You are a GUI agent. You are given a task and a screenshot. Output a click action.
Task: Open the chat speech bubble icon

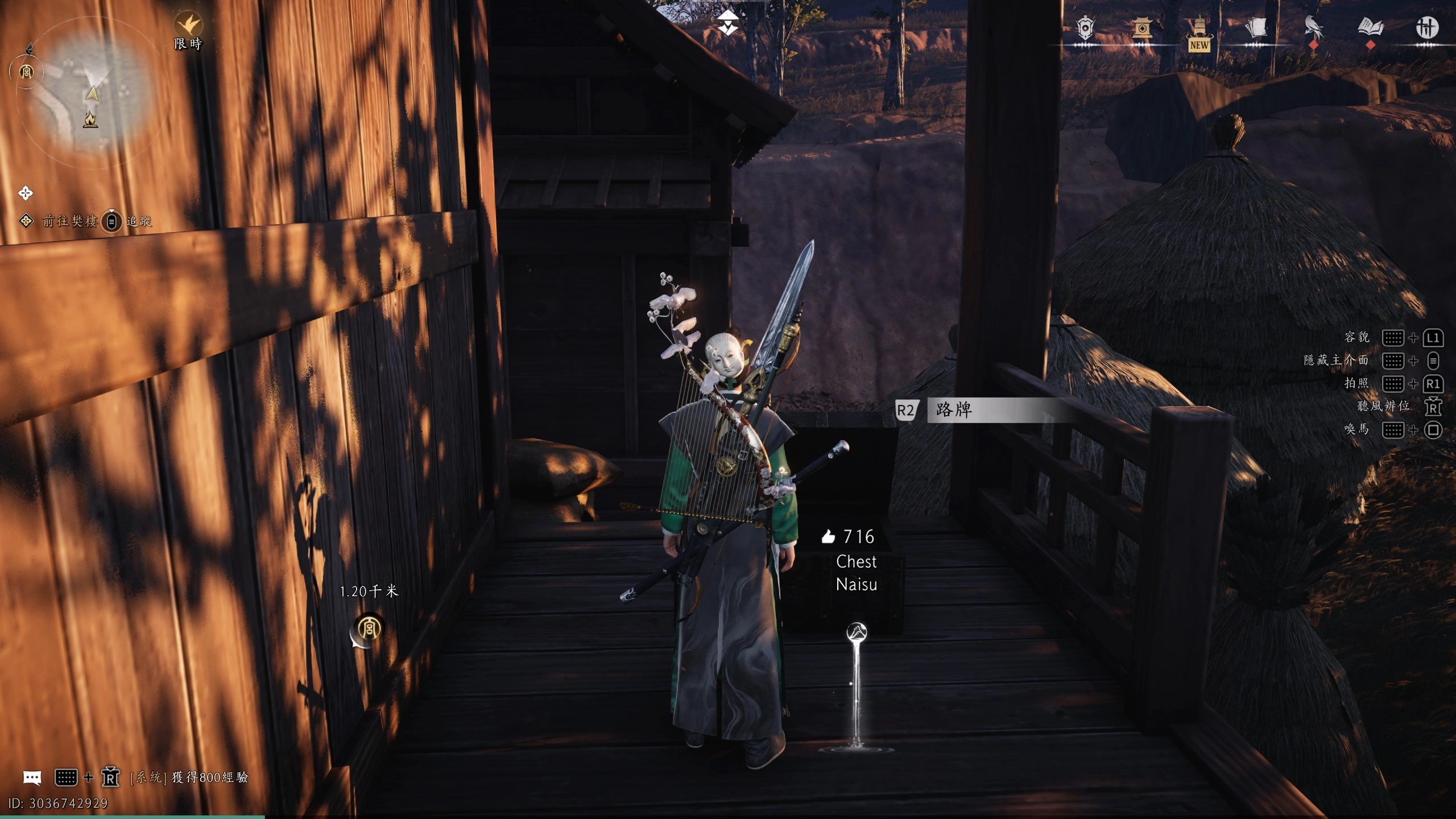pyautogui.click(x=32, y=777)
